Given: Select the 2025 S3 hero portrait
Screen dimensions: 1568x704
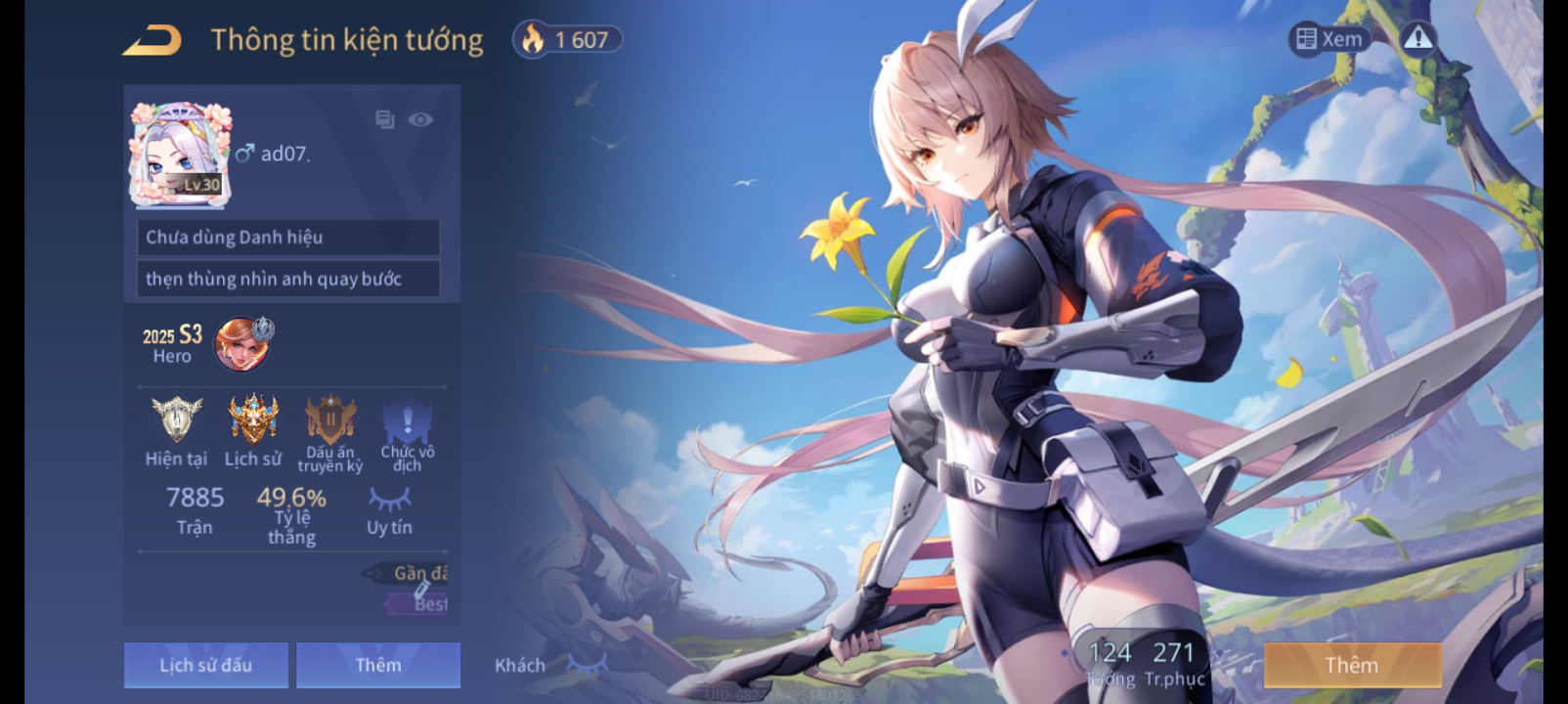Looking at the screenshot, I should [x=242, y=344].
